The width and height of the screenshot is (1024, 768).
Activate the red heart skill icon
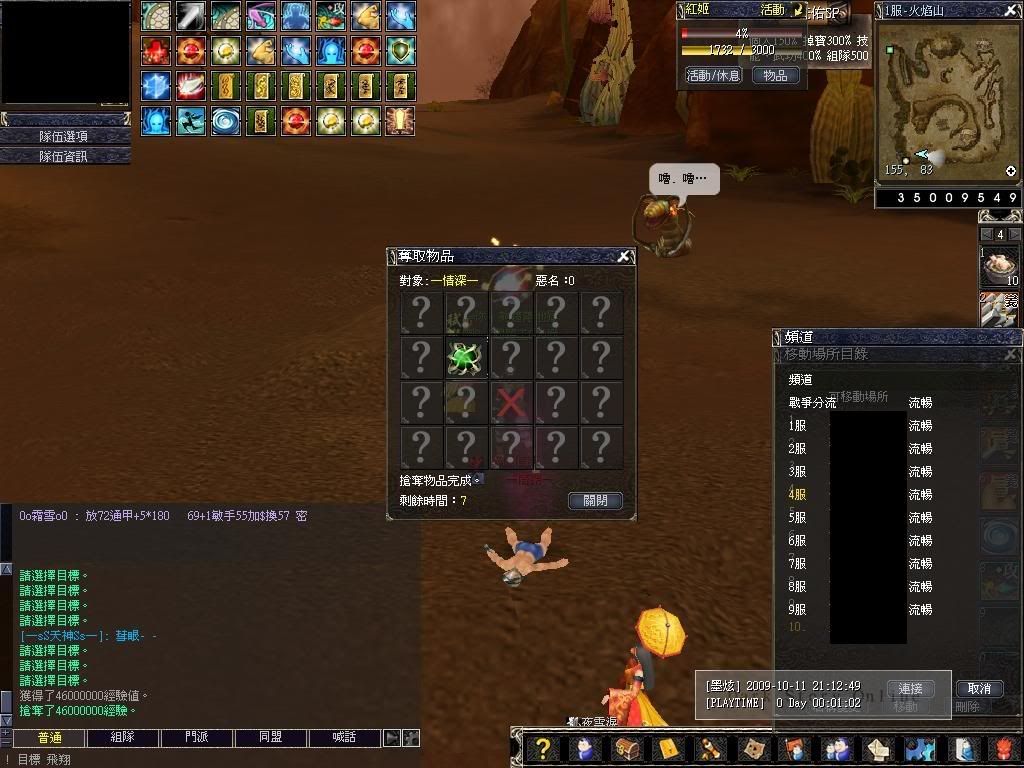pos(155,50)
